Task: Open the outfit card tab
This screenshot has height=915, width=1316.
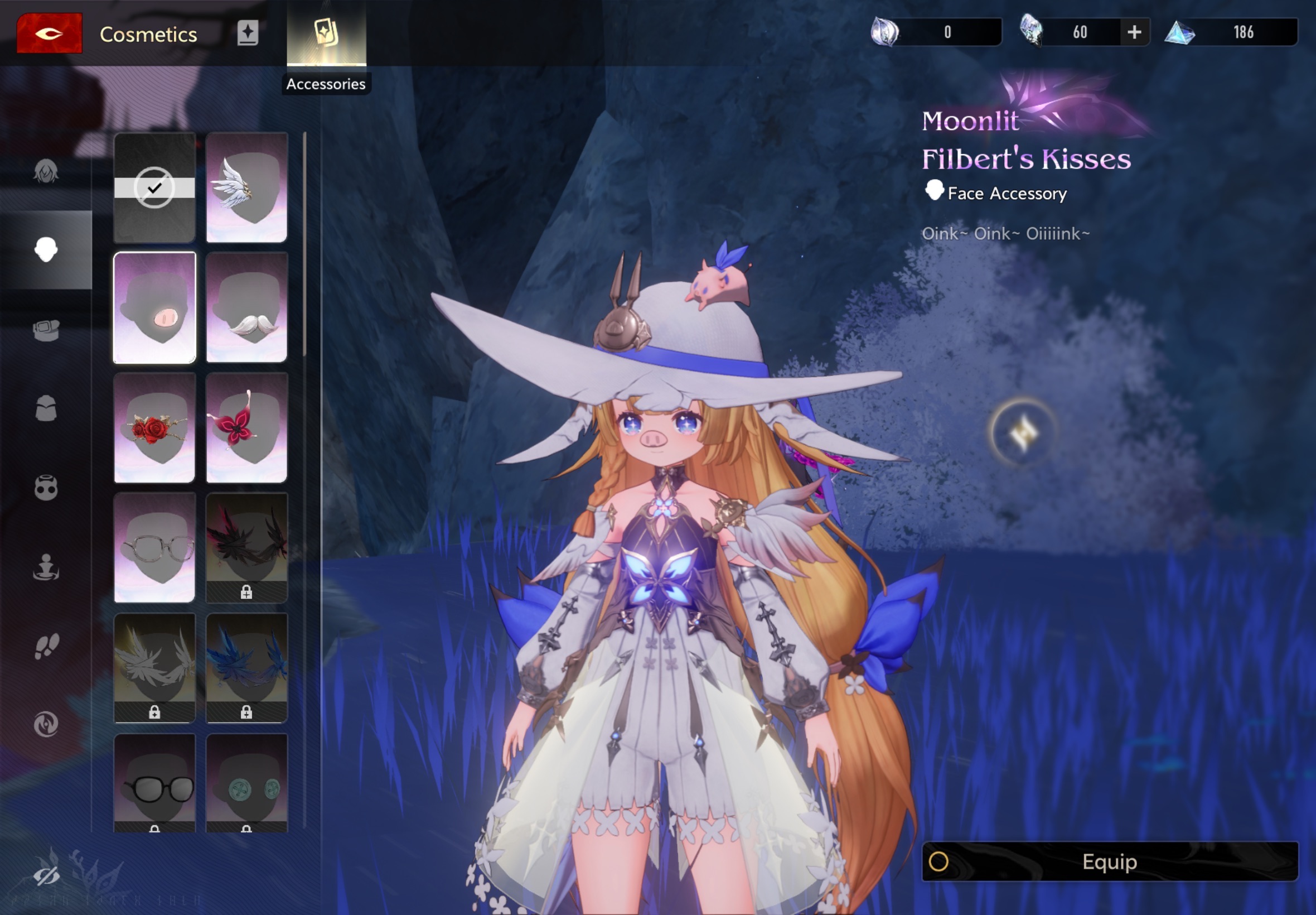Action: [248, 33]
